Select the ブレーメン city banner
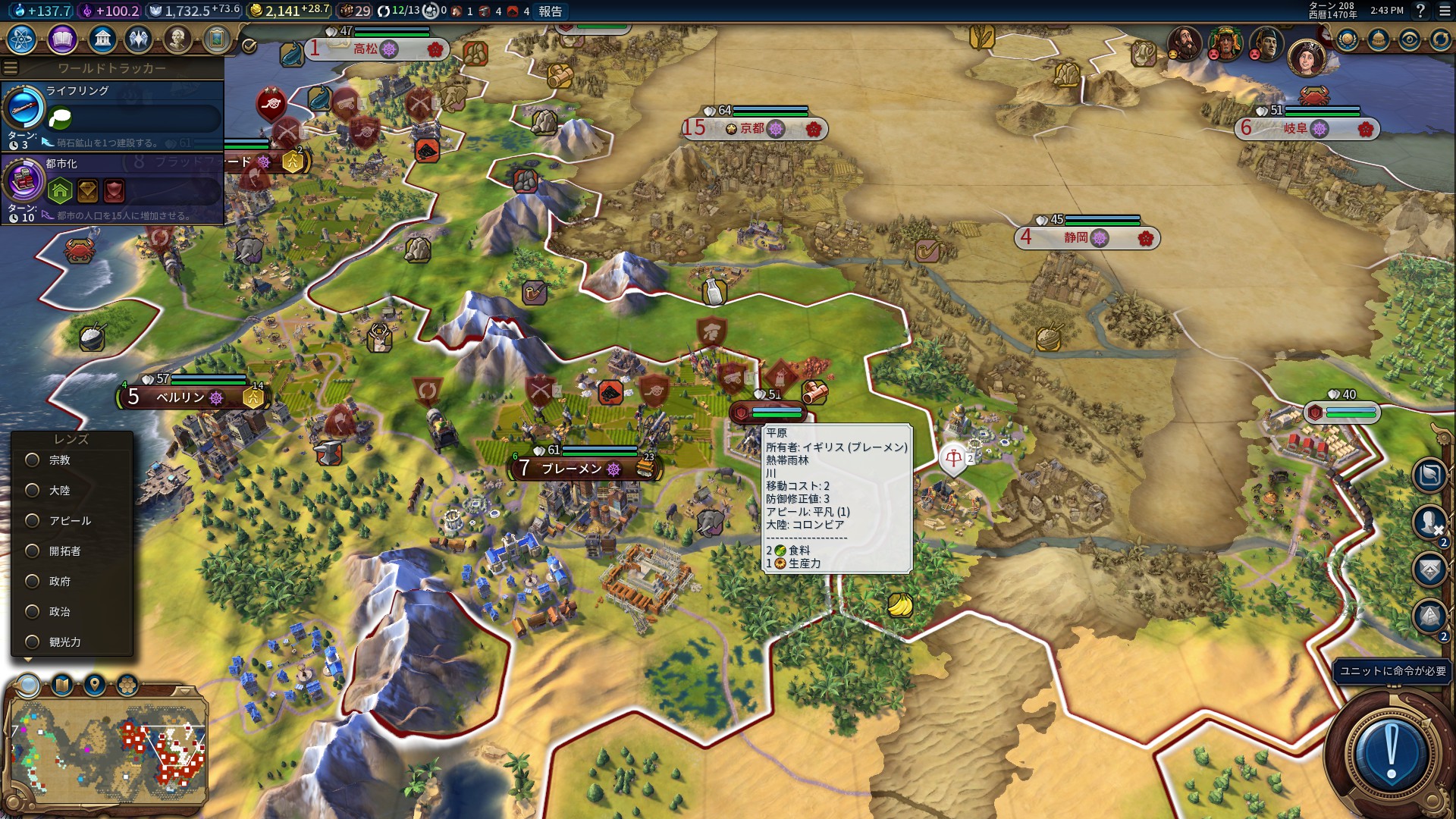This screenshot has height=819, width=1456. 572,469
